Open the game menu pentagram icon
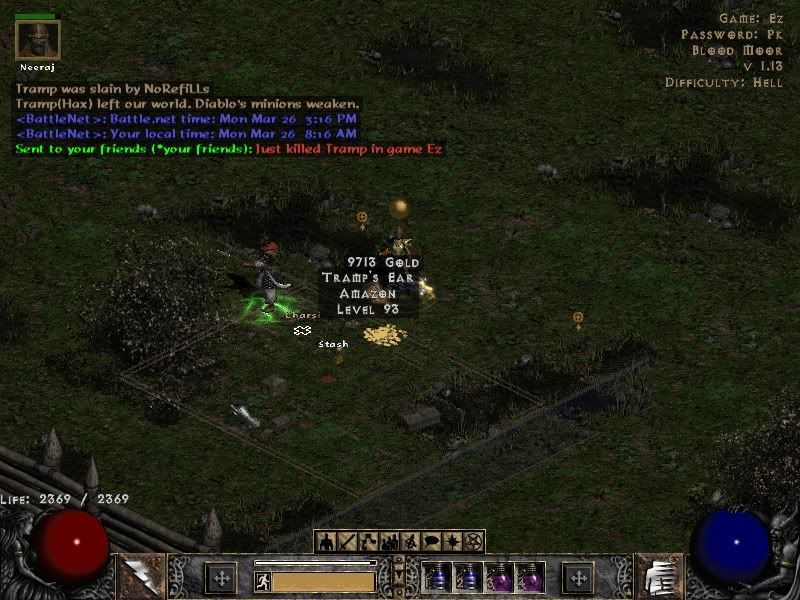Image resolution: width=800 pixels, height=600 pixels. [x=473, y=542]
